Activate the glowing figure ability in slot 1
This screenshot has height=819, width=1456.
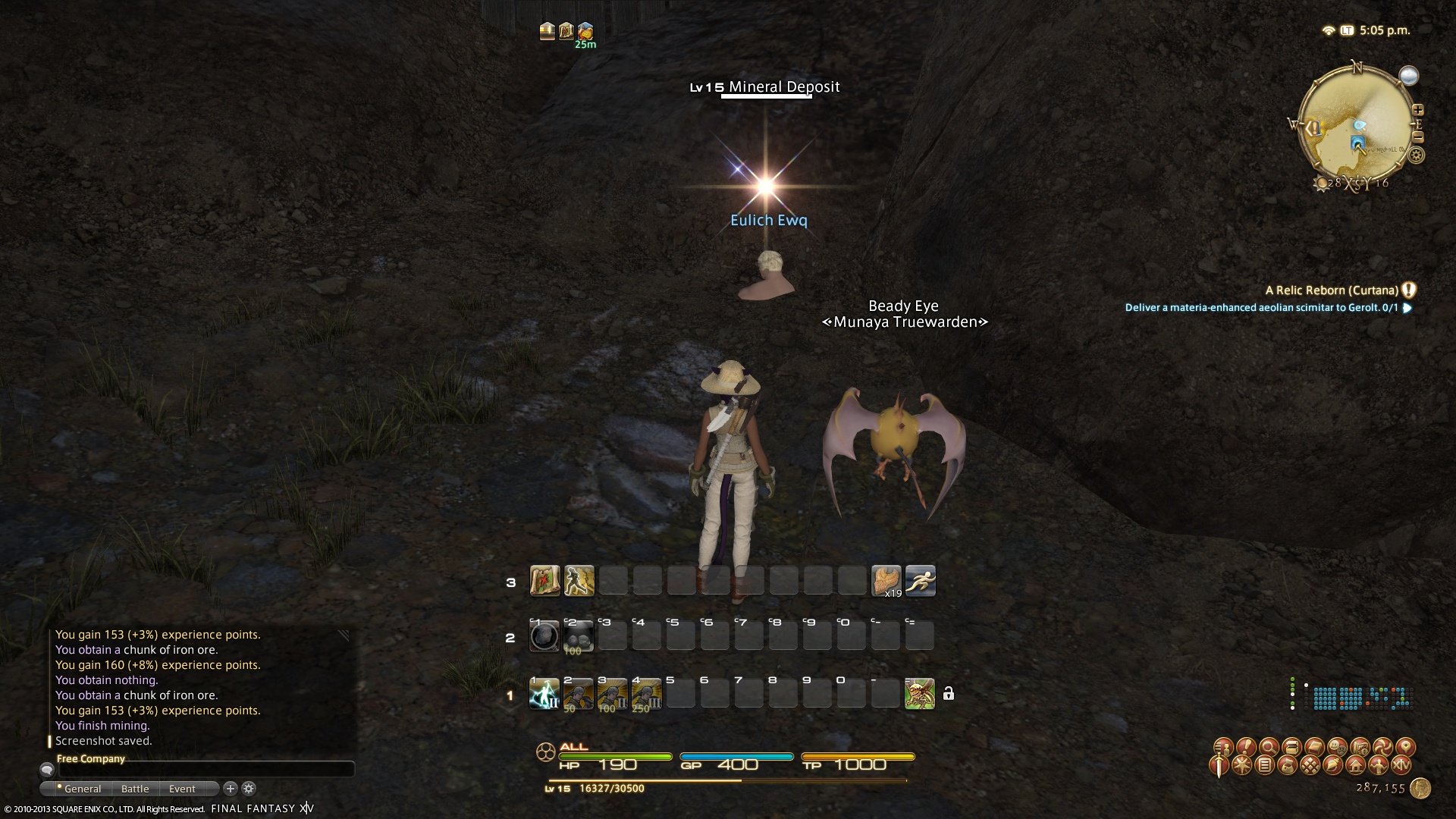pyautogui.click(x=544, y=694)
